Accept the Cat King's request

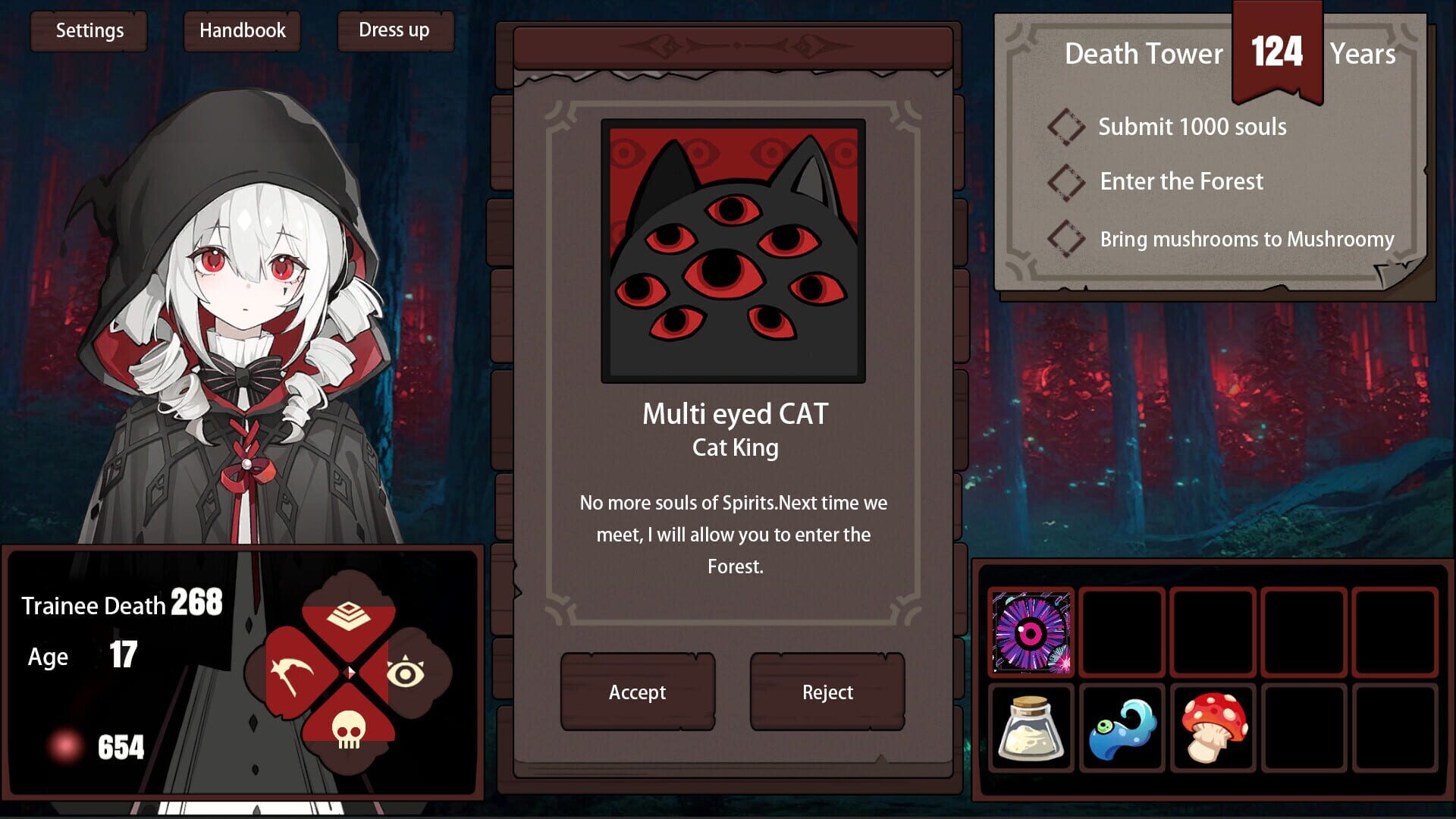pyautogui.click(x=637, y=691)
